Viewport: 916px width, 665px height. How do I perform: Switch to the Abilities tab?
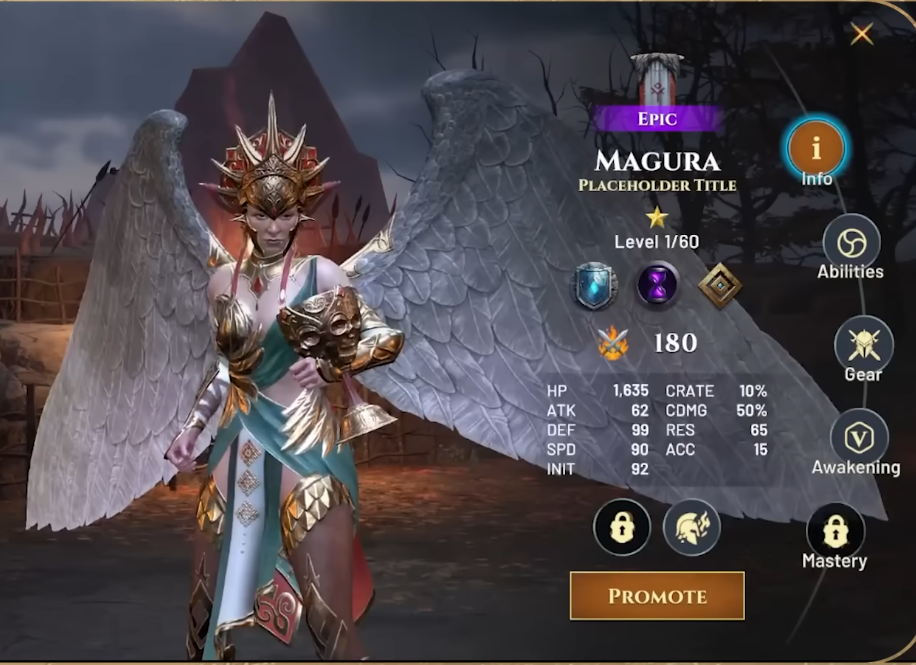pyautogui.click(x=851, y=243)
